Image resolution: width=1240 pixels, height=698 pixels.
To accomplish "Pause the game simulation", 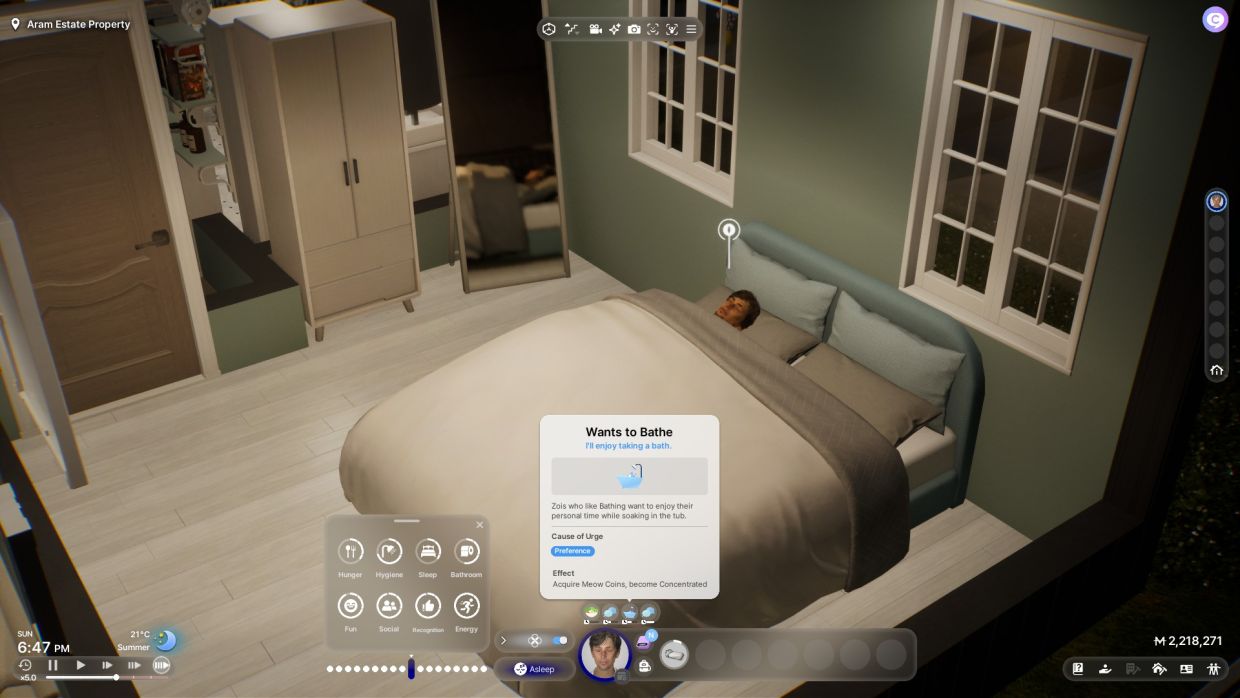I will click(53, 665).
